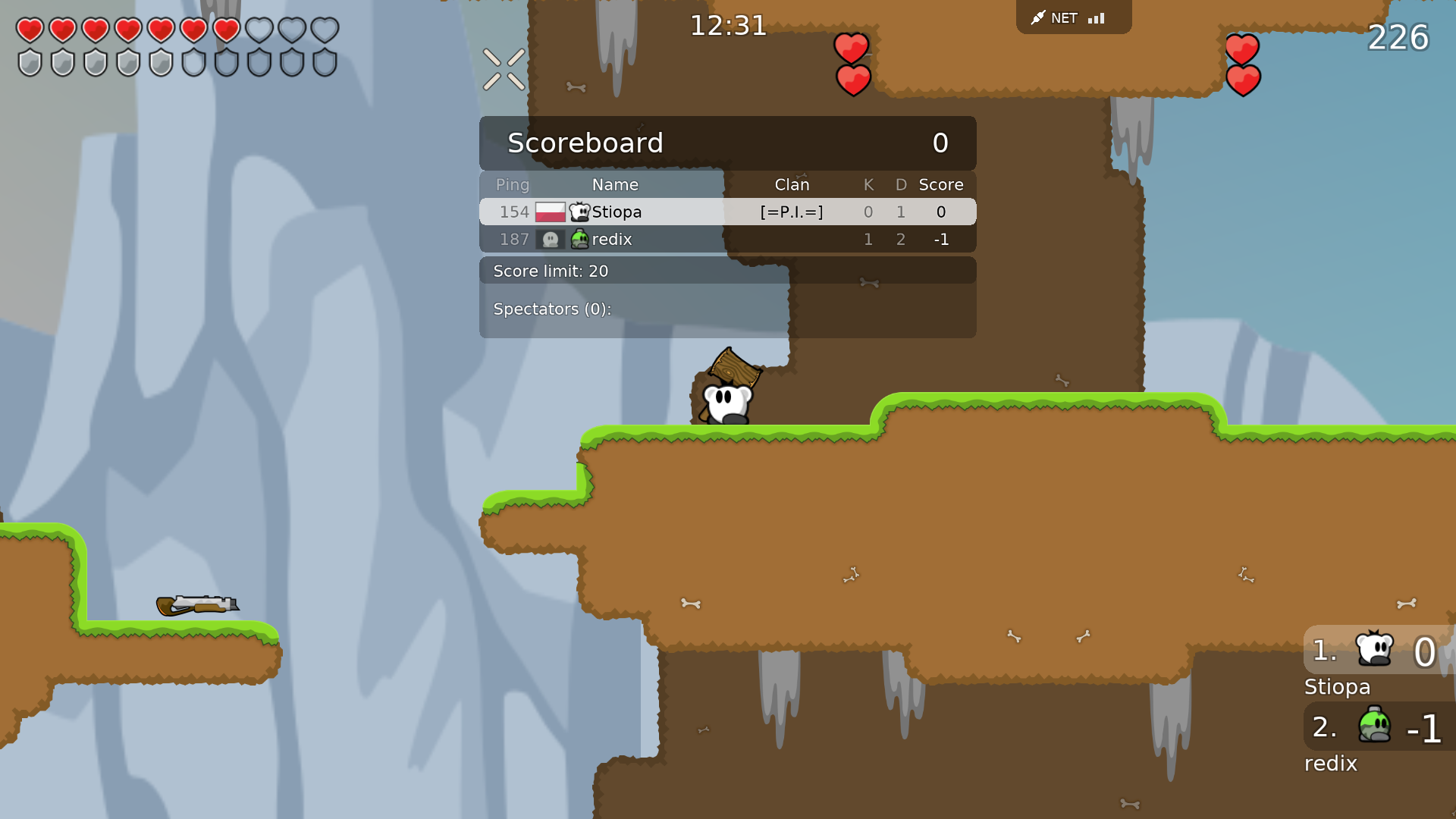Select redix's row in the scoreboard
Screen dimensions: 1456x819
tap(726, 240)
